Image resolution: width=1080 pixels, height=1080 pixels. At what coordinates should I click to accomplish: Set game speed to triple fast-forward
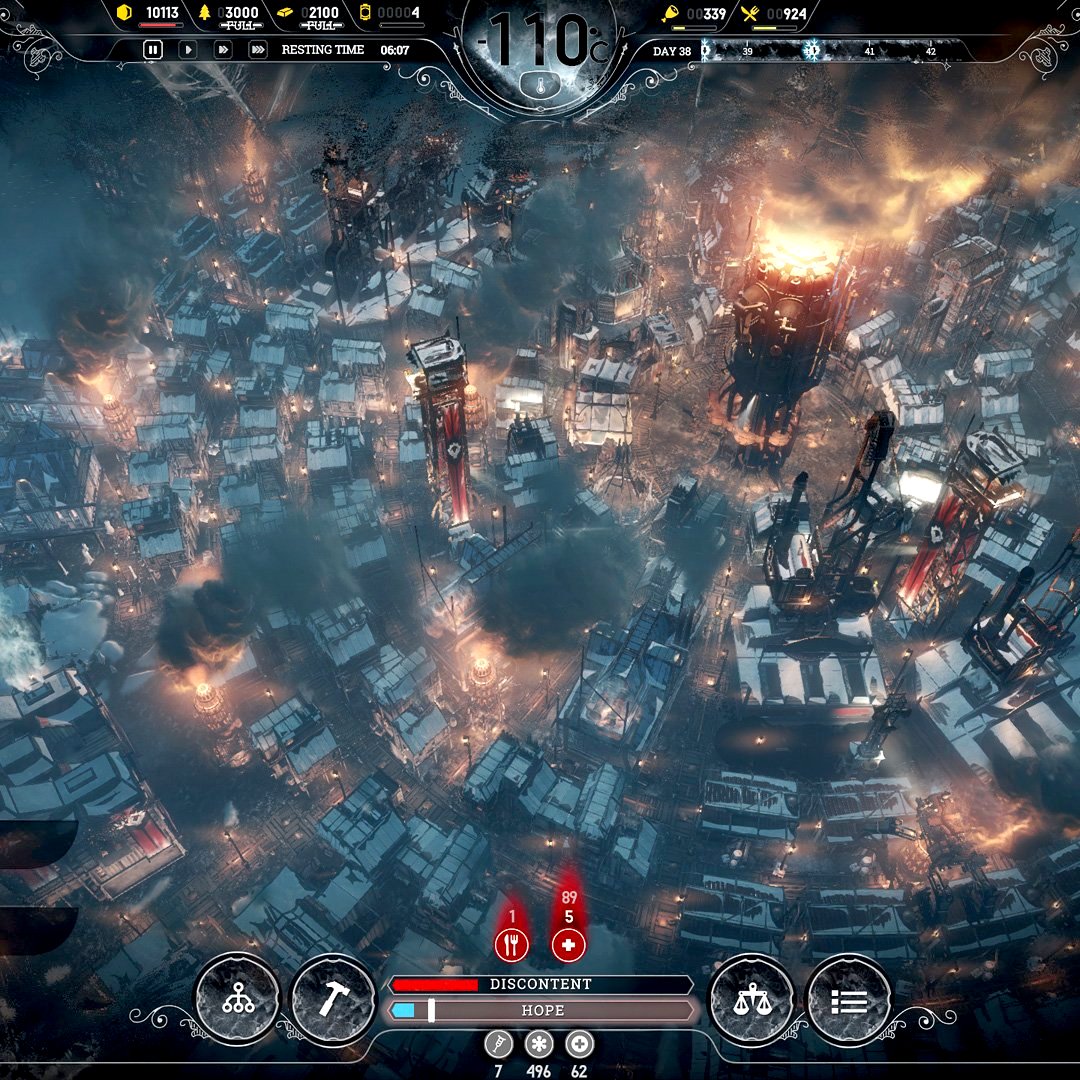pos(258,49)
